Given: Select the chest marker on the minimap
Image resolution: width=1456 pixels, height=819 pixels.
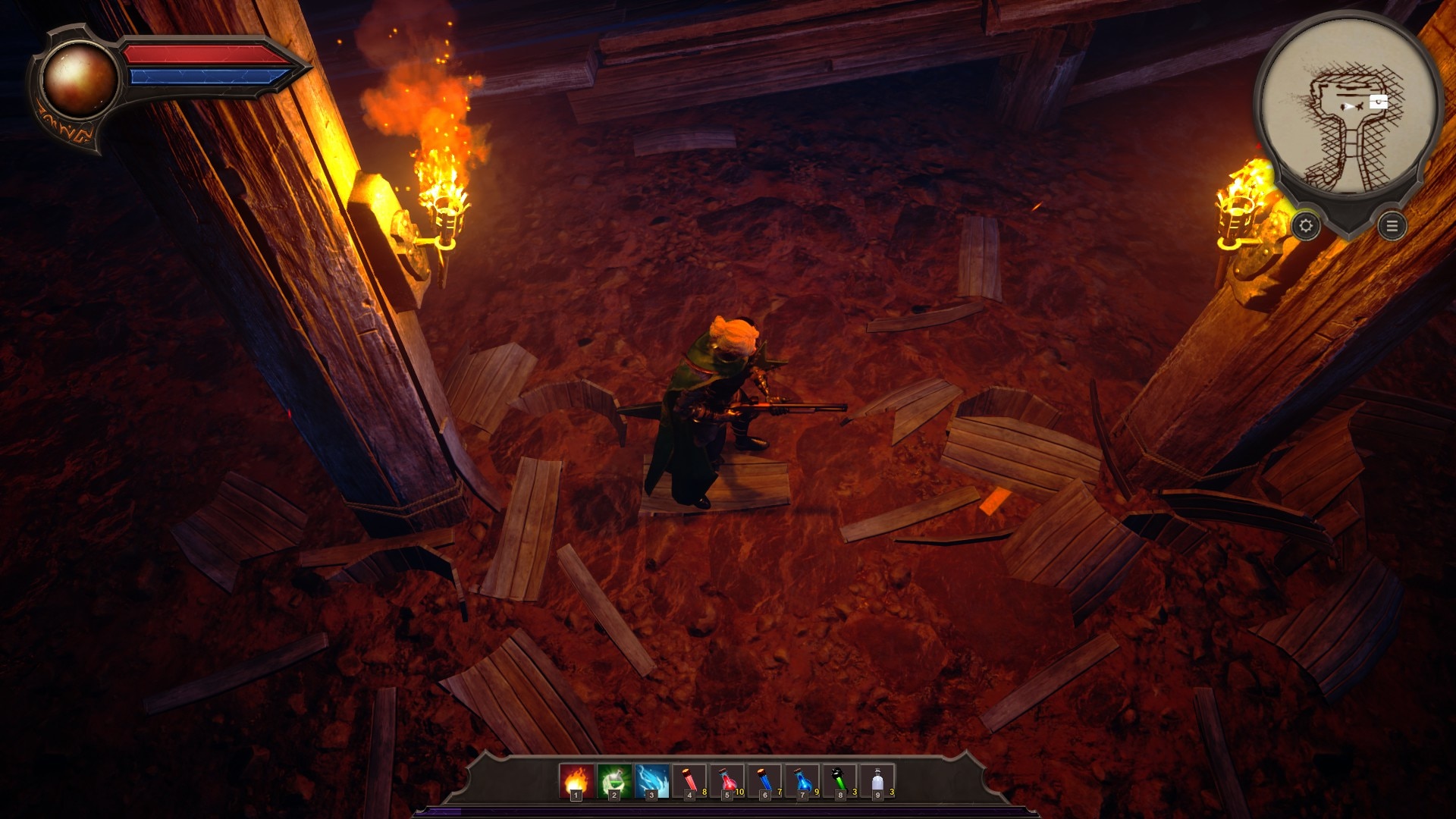Looking at the screenshot, I should click(x=1379, y=102).
